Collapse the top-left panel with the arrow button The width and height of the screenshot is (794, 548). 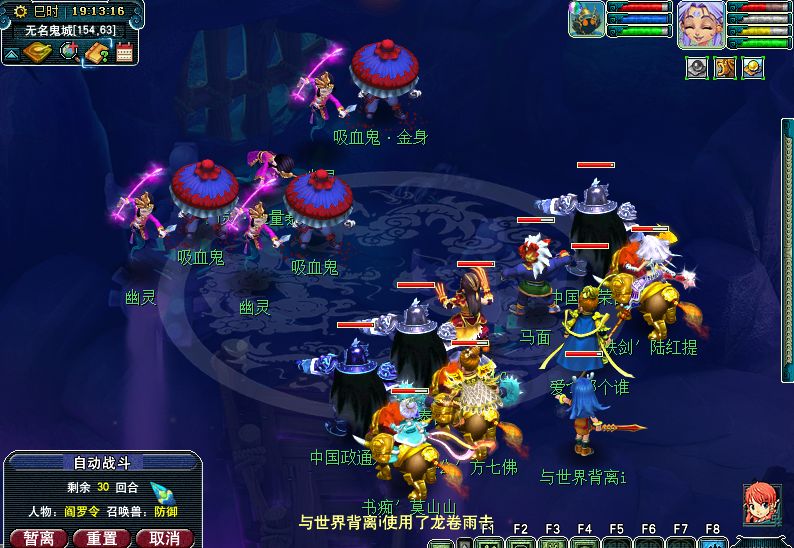pyautogui.click(x=11, y=53)
